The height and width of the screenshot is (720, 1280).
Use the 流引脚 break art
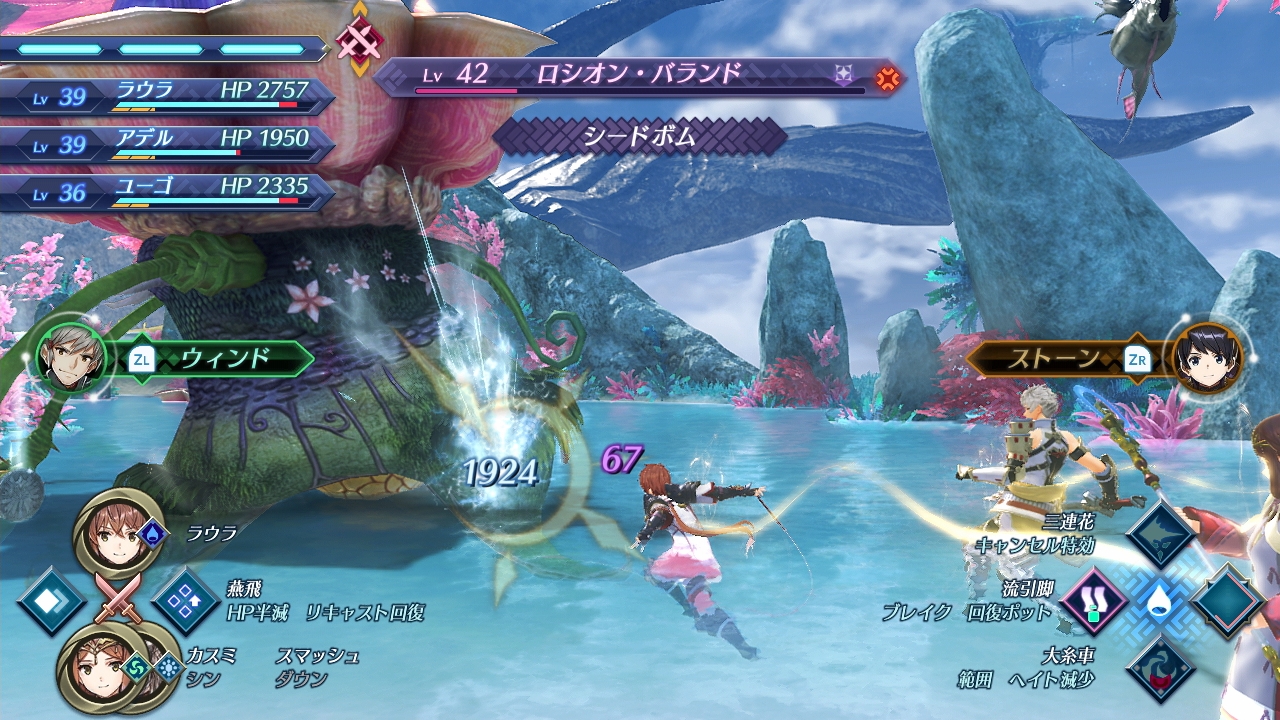(x=1093, y=602)
